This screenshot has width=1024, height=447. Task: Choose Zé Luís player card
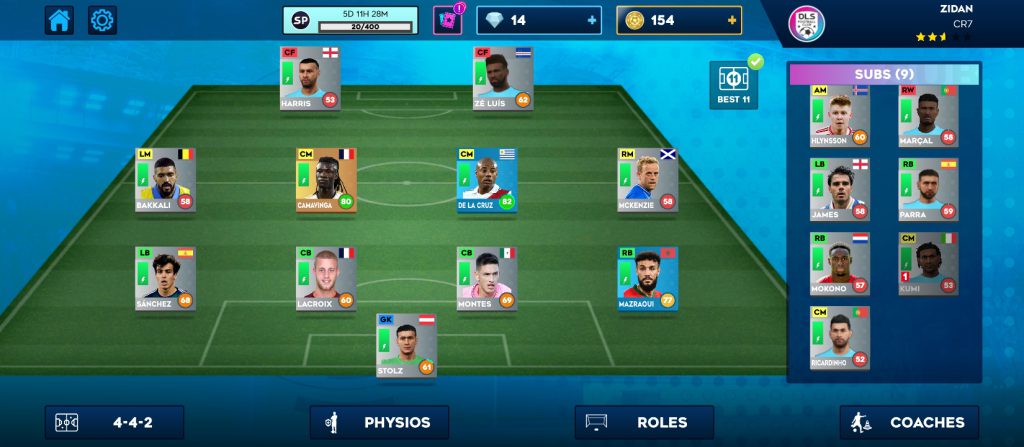pyautogui.click(x=503, y=78)
